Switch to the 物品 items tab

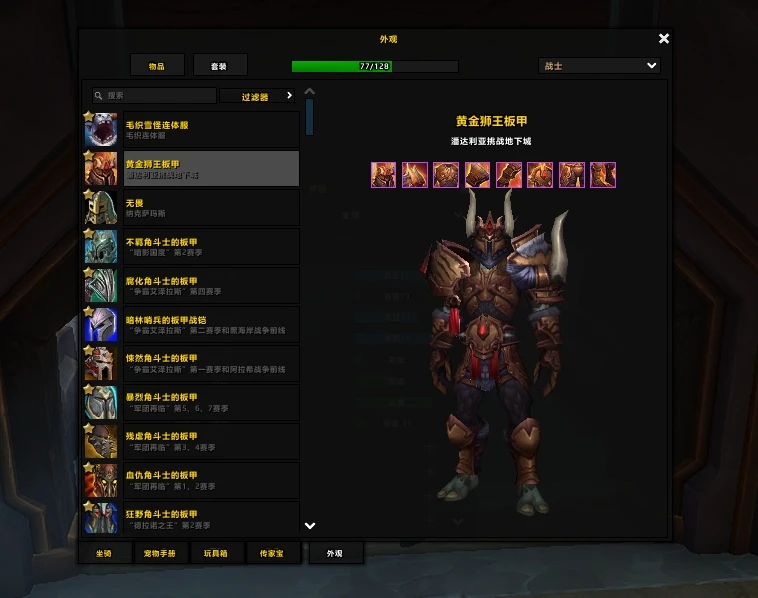tap(157, 66)
